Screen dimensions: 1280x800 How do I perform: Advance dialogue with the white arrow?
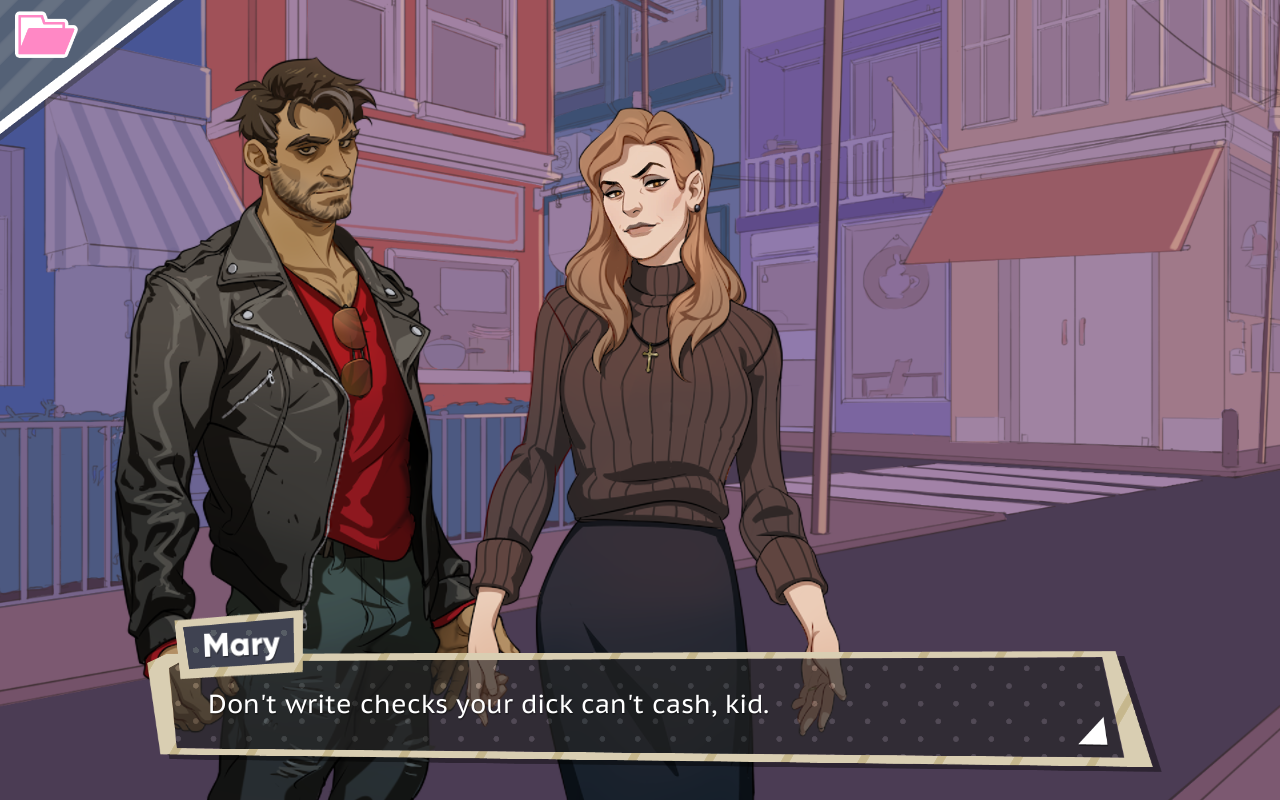click(x=1093, y=732)
